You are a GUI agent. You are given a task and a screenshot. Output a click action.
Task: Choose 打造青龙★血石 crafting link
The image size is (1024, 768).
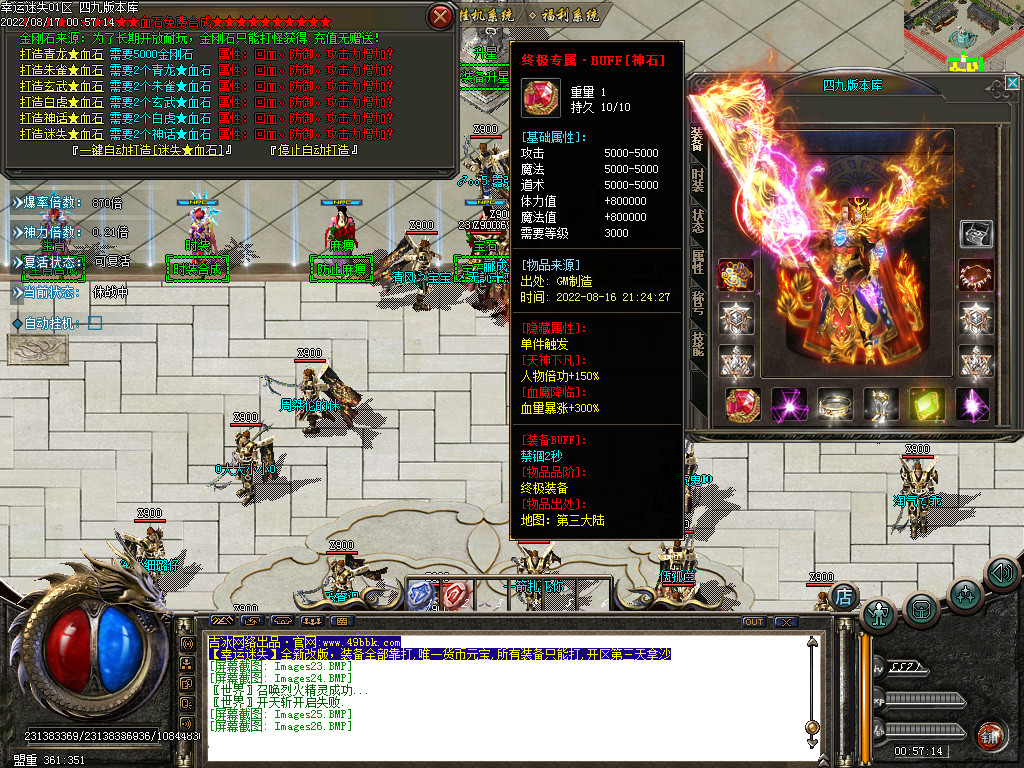(61, 54)
